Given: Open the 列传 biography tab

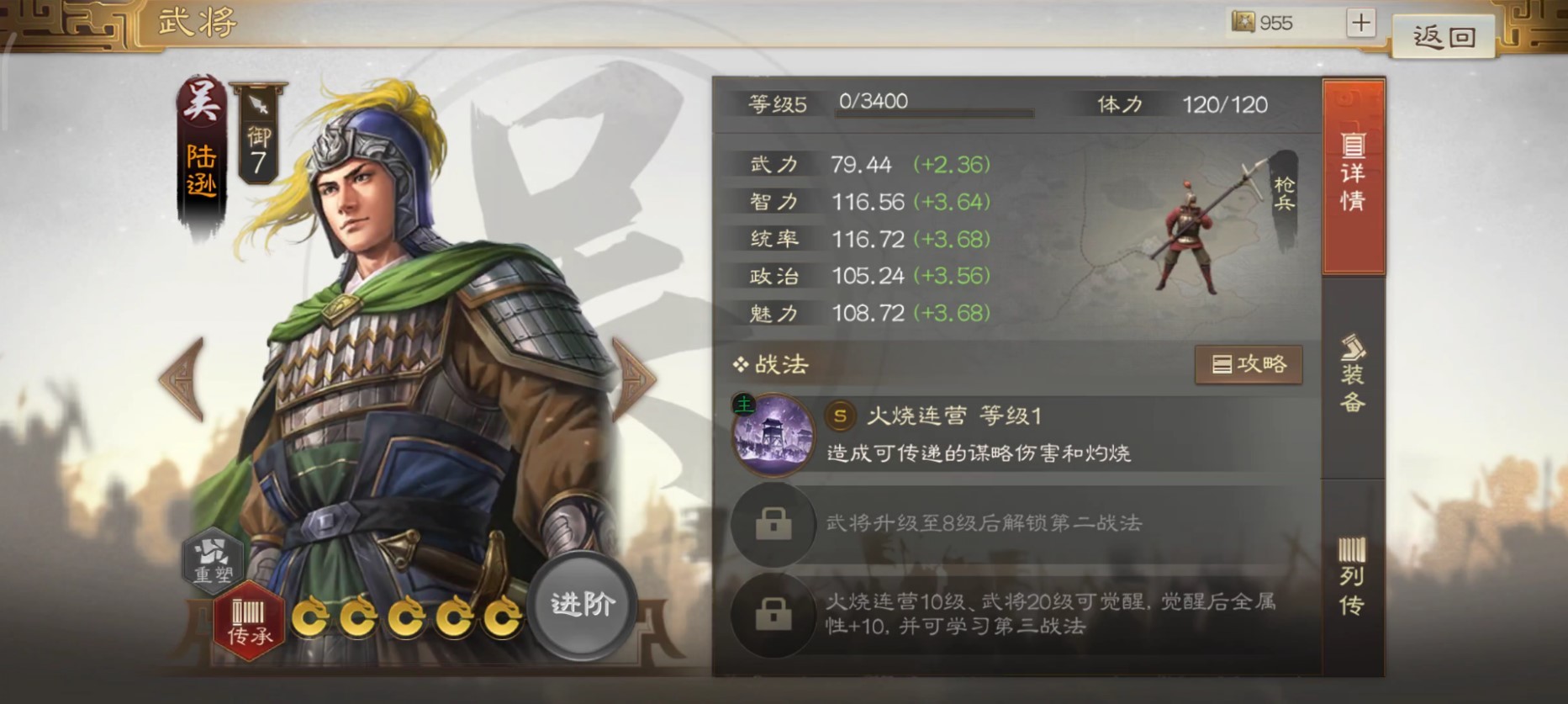Looking at the screenshot, I should click(x=1352, y=576).
